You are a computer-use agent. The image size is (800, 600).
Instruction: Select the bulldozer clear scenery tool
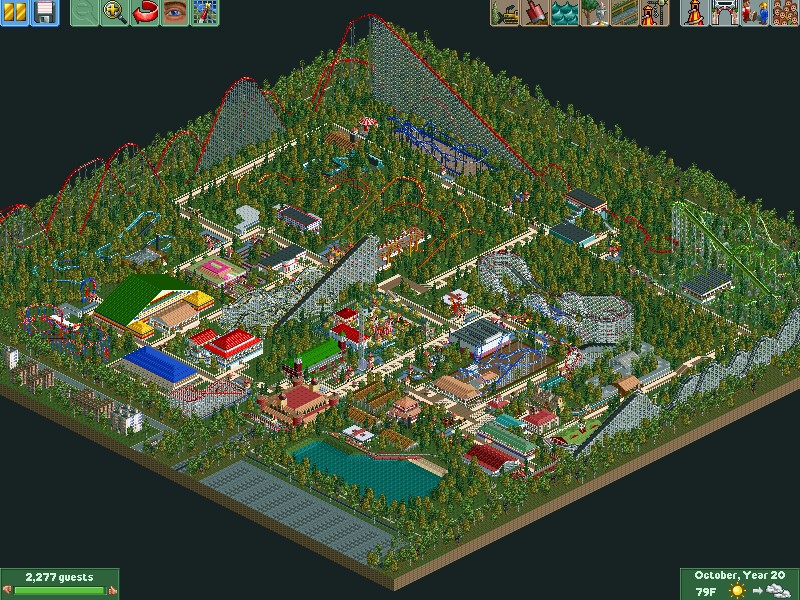(x=504, y=13)
